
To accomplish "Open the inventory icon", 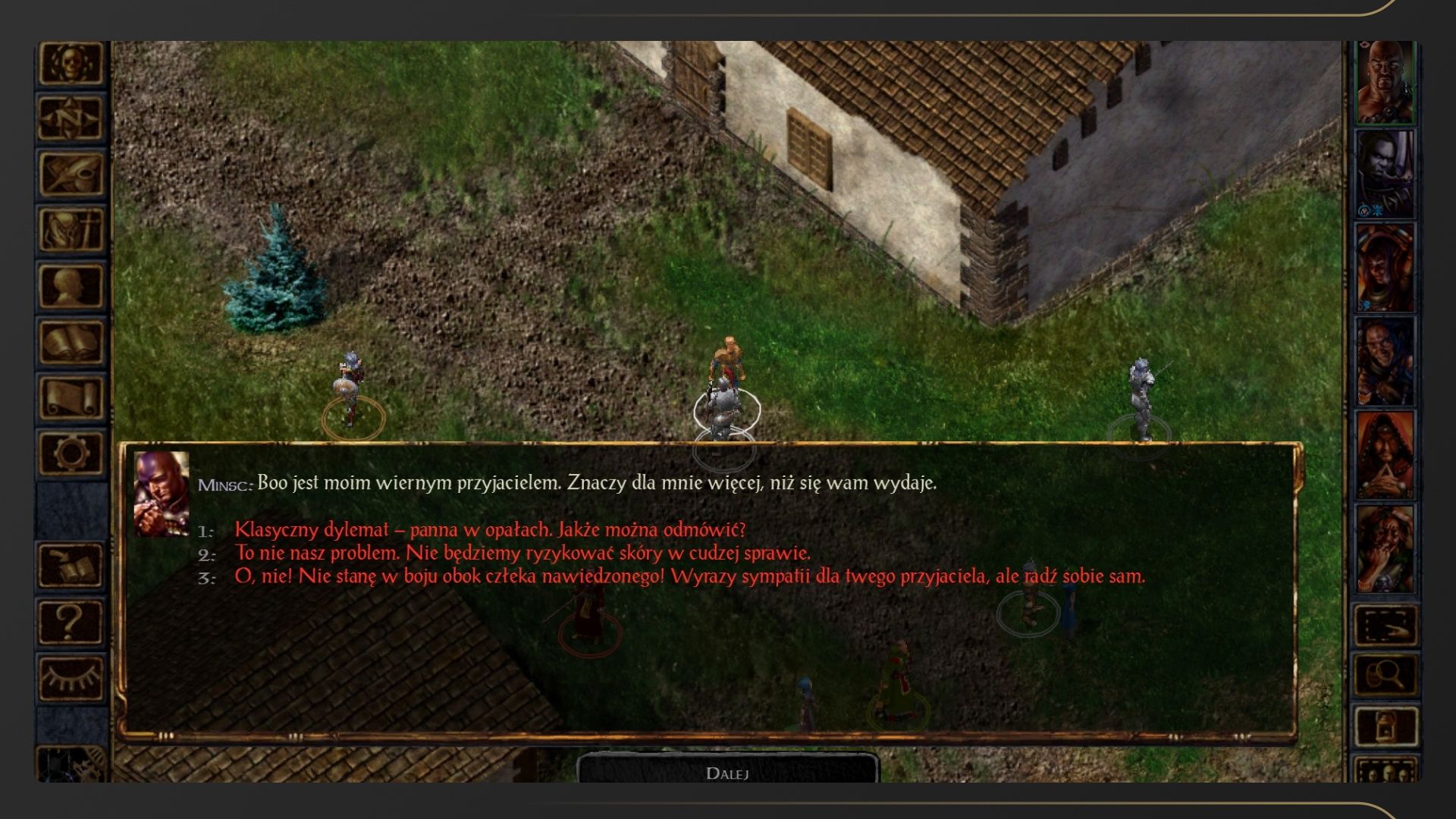I will (71, 229).
